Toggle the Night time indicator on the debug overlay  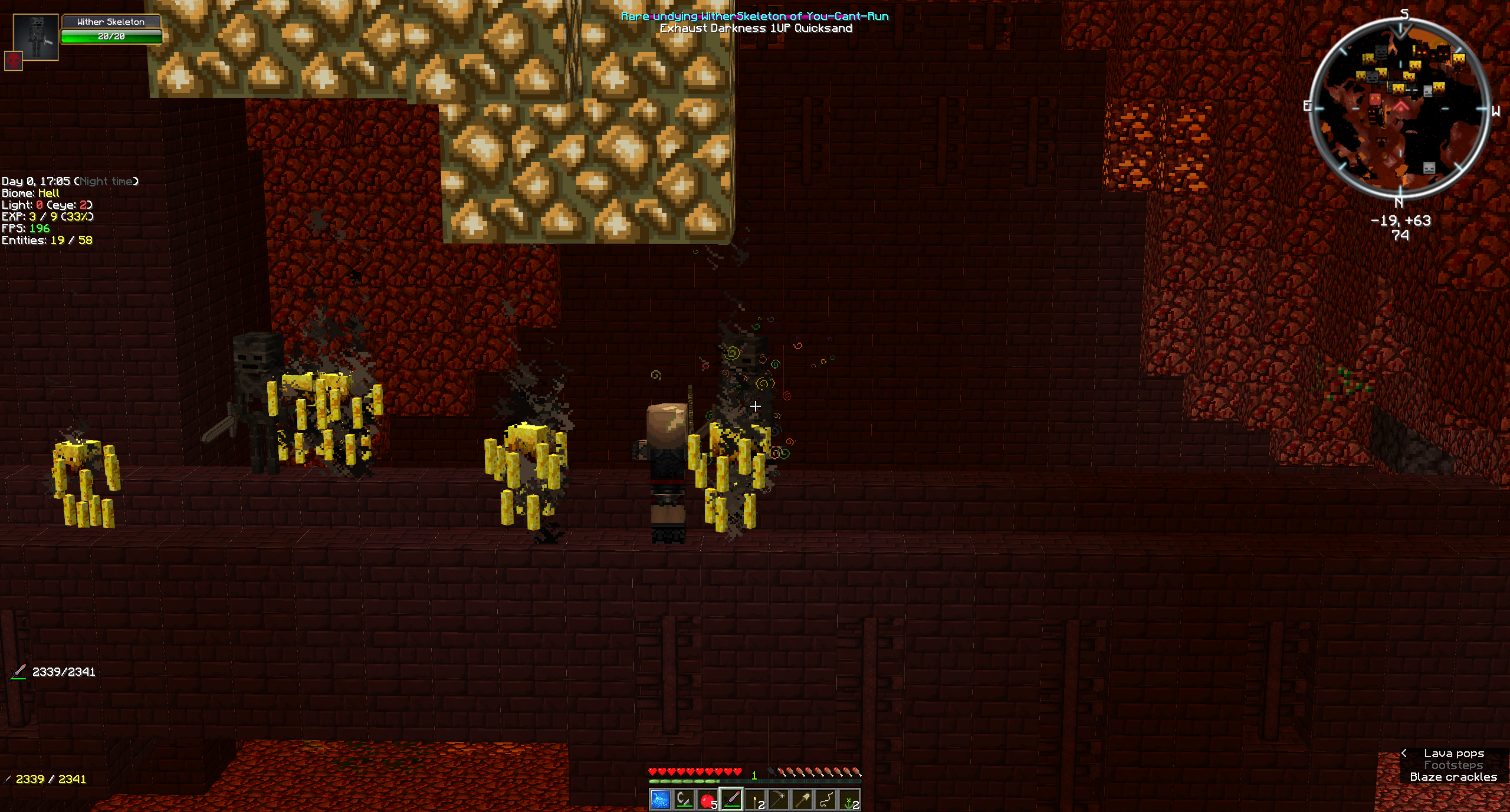(x=108, y=181)
